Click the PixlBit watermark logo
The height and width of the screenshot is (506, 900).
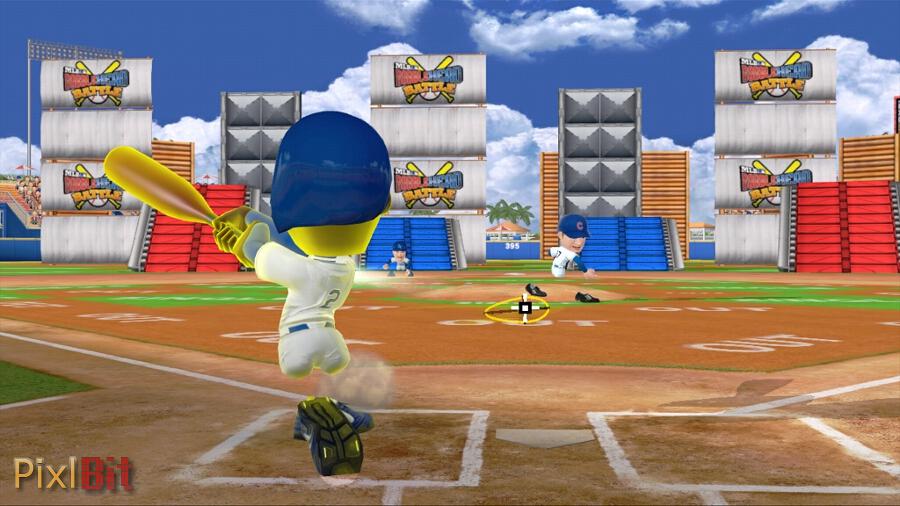(x=73, y=473)
